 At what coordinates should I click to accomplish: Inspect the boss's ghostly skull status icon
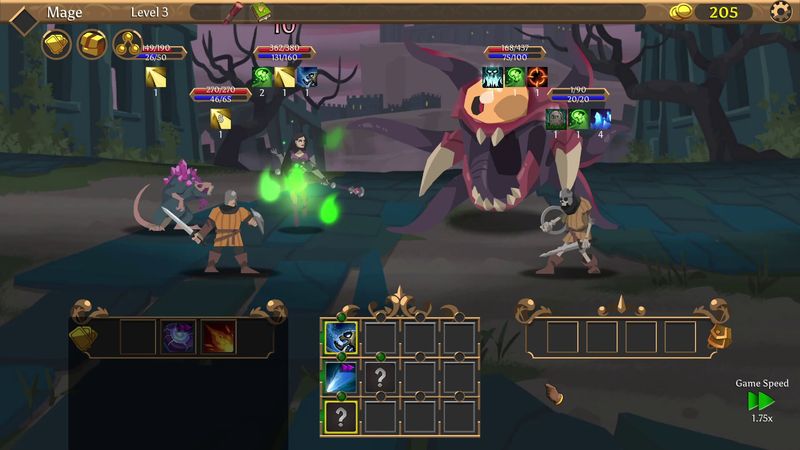pyautogui.click(x=493, y=76)
